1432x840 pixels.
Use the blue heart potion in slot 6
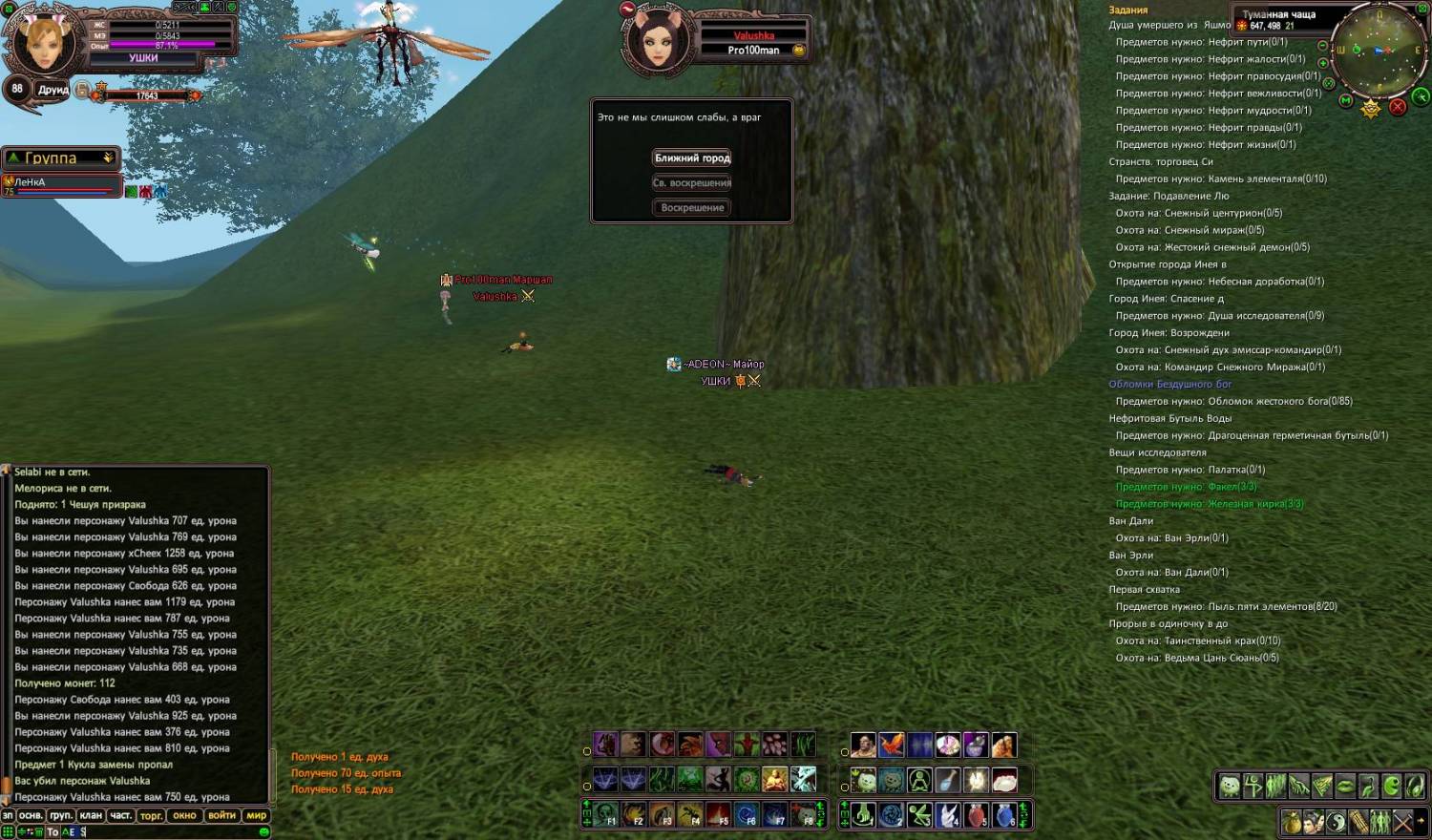coord(1003,816)
